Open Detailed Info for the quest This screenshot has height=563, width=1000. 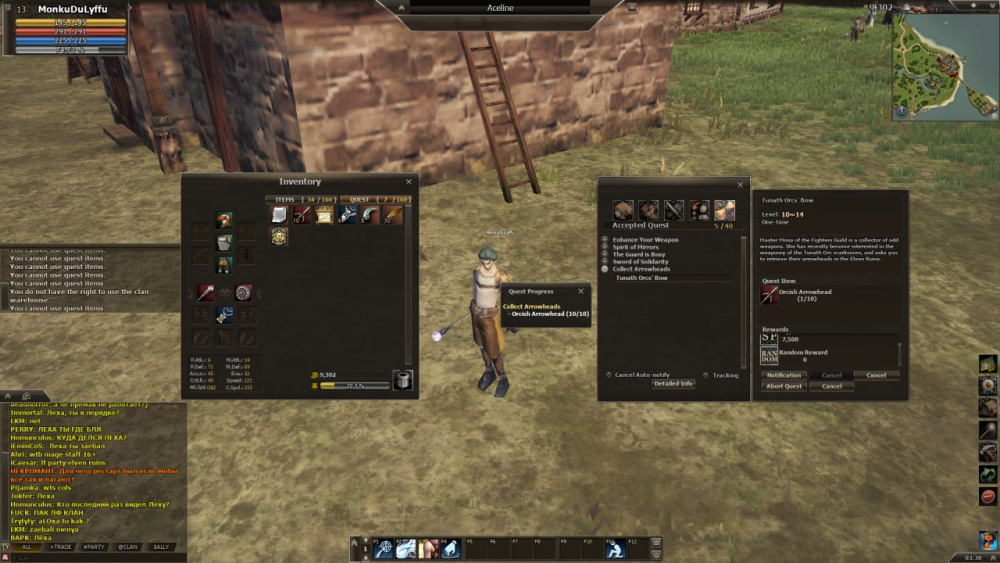pyautogui.click(x=673, y=384)
